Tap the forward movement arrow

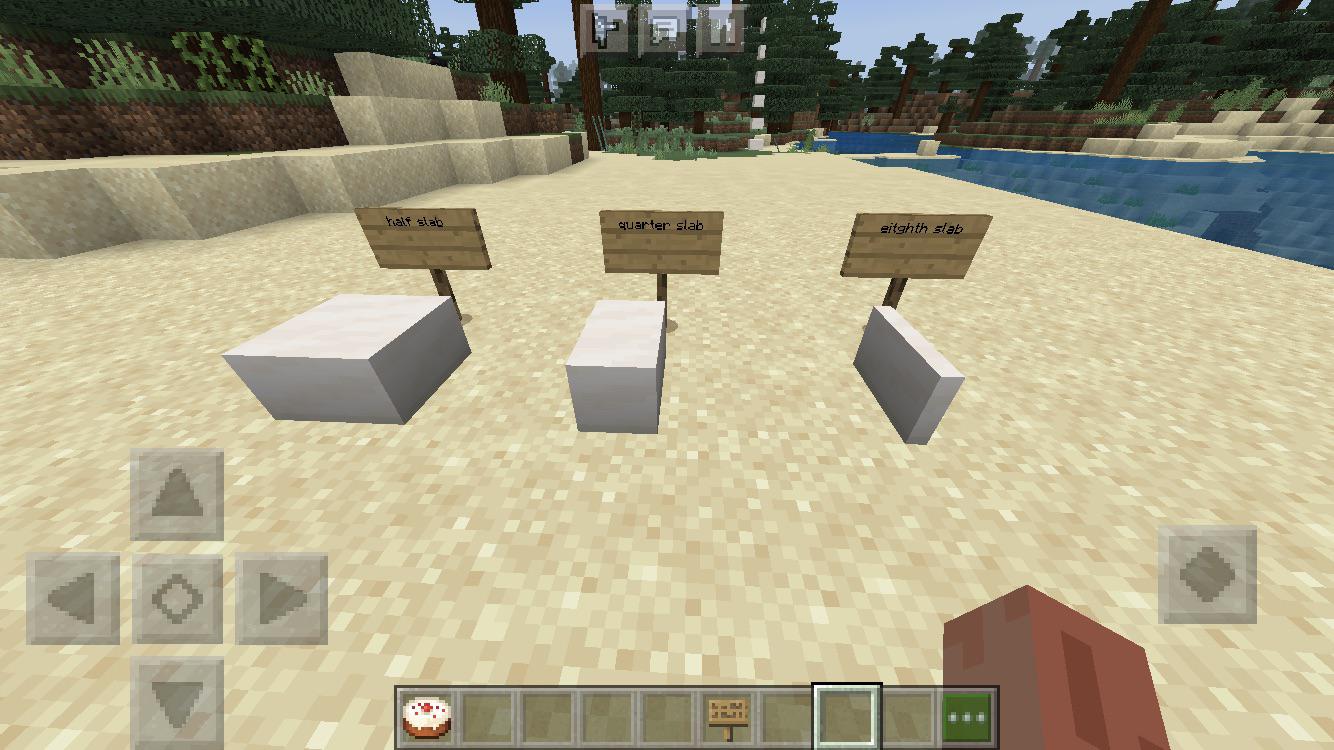(x=176, y=495)
